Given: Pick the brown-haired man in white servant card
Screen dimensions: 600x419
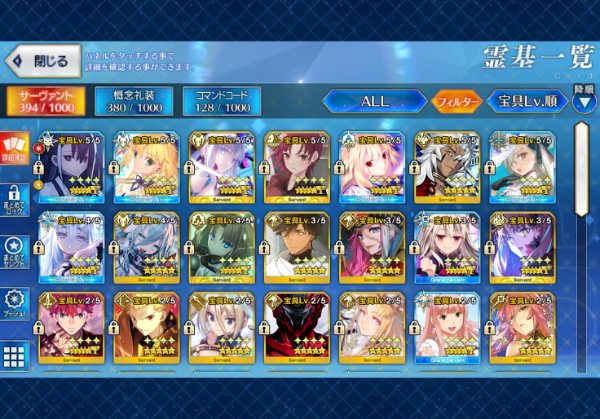Looking at the screenshot, I should [x=294, y=246].
